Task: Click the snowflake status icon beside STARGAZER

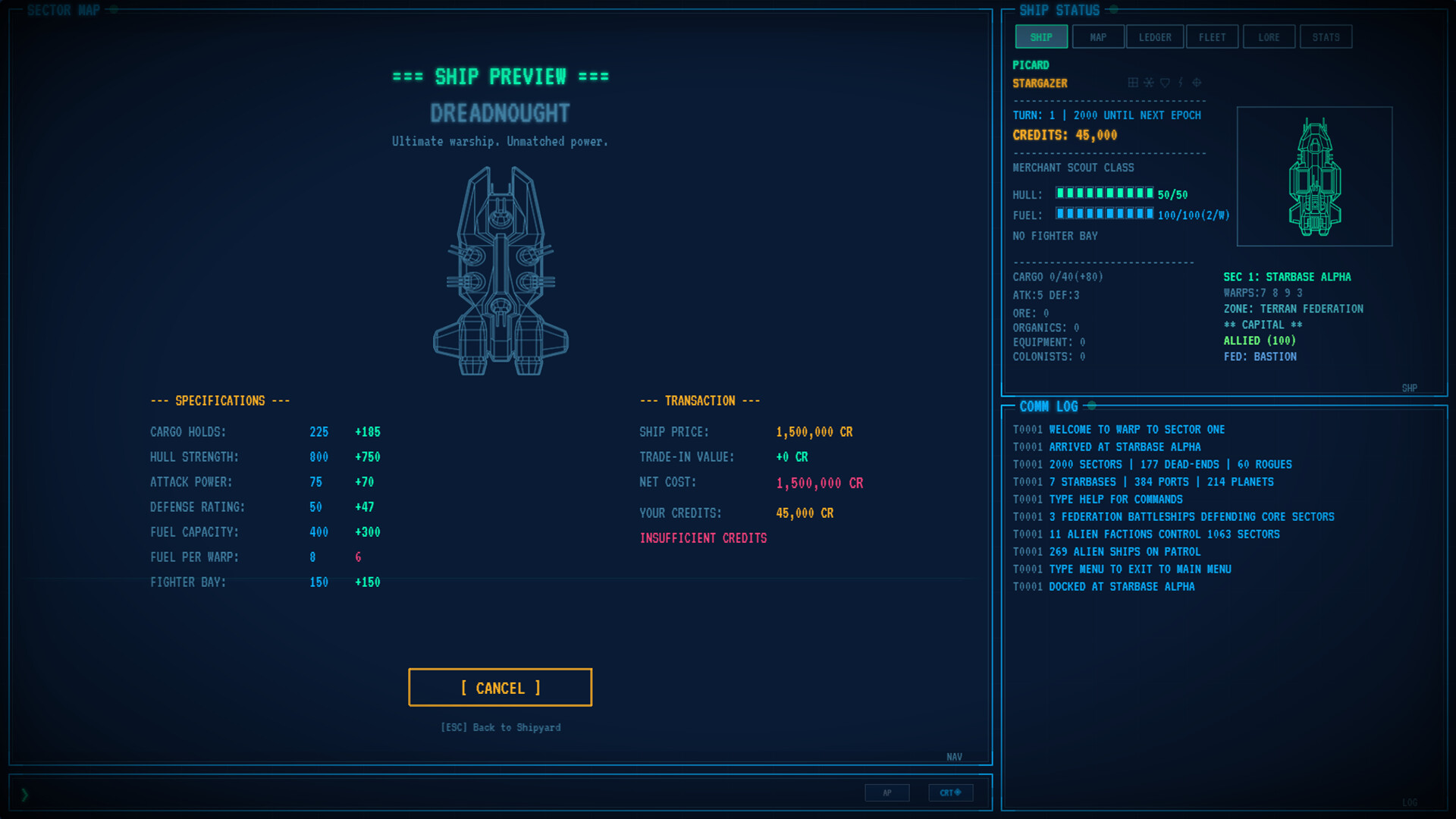Action: click(1149, 82)
